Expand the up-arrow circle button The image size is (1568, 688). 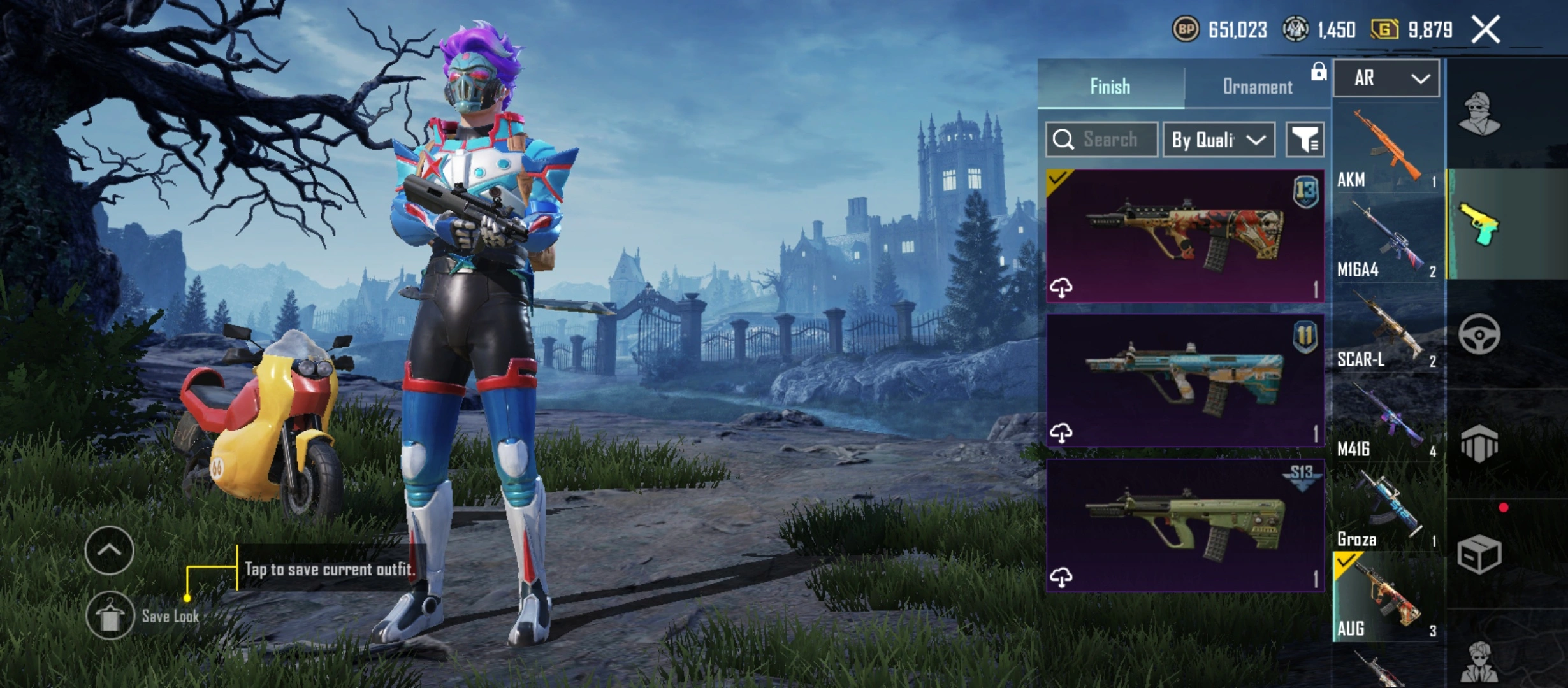(109, 550)
